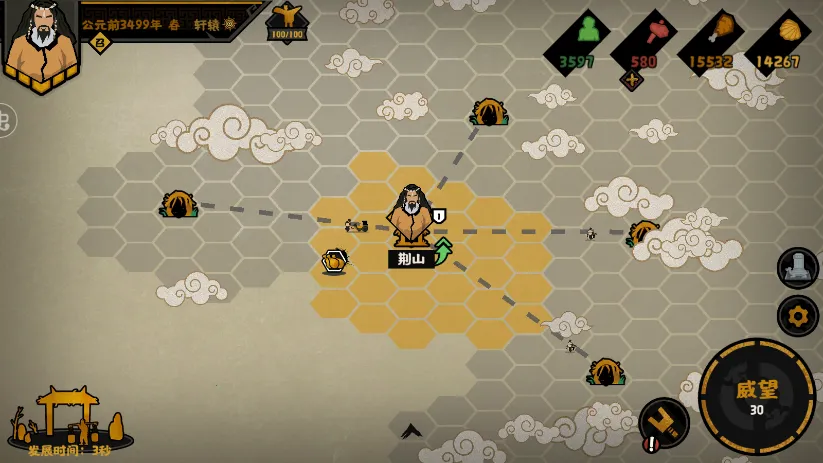Open the 威望 prestige dial
Image resolution: width=823 pixels, height=463 pixels.
tap(756, 396)
